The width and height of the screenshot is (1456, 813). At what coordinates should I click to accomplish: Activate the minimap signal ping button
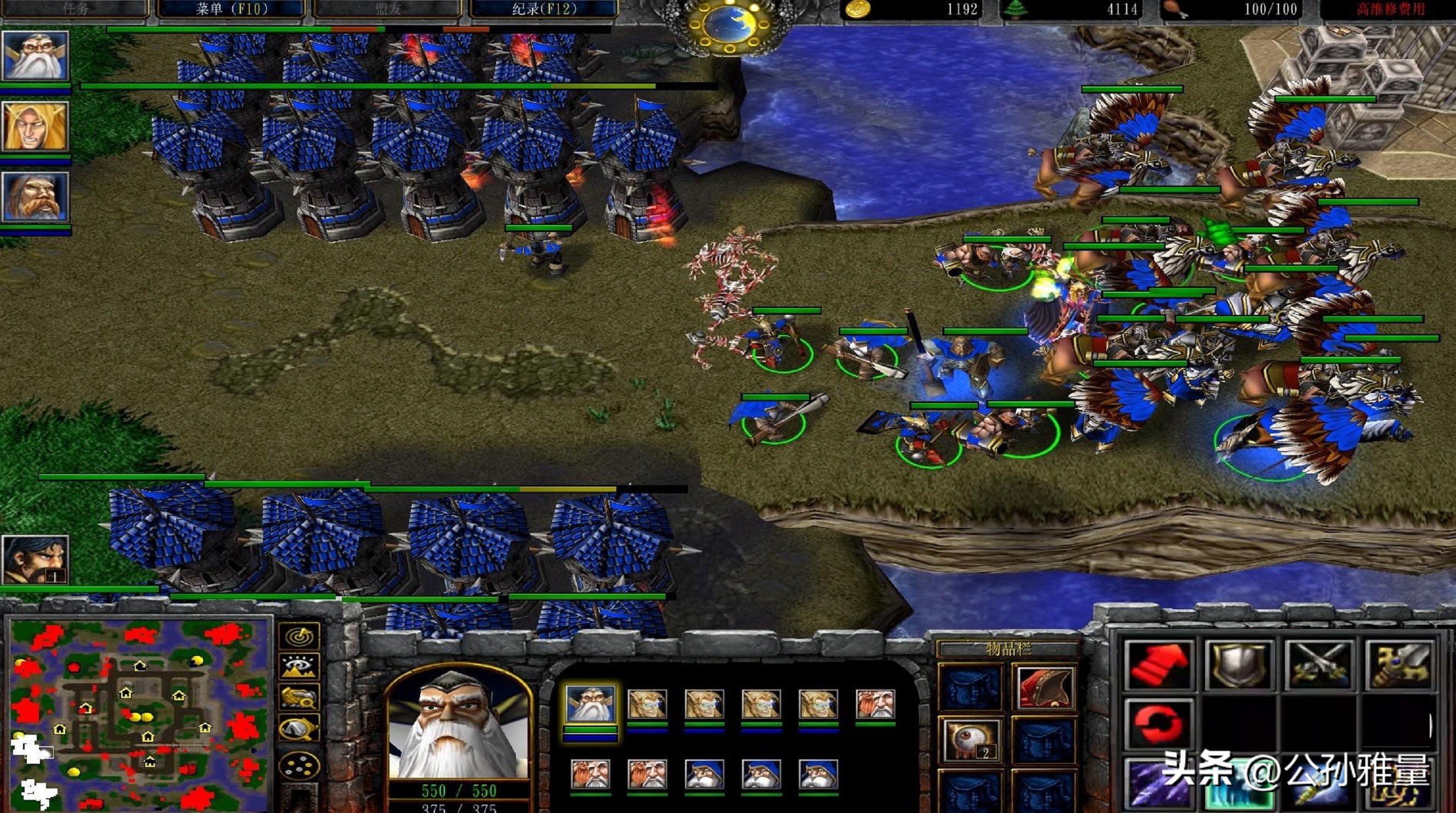click(x=300, y=637)
